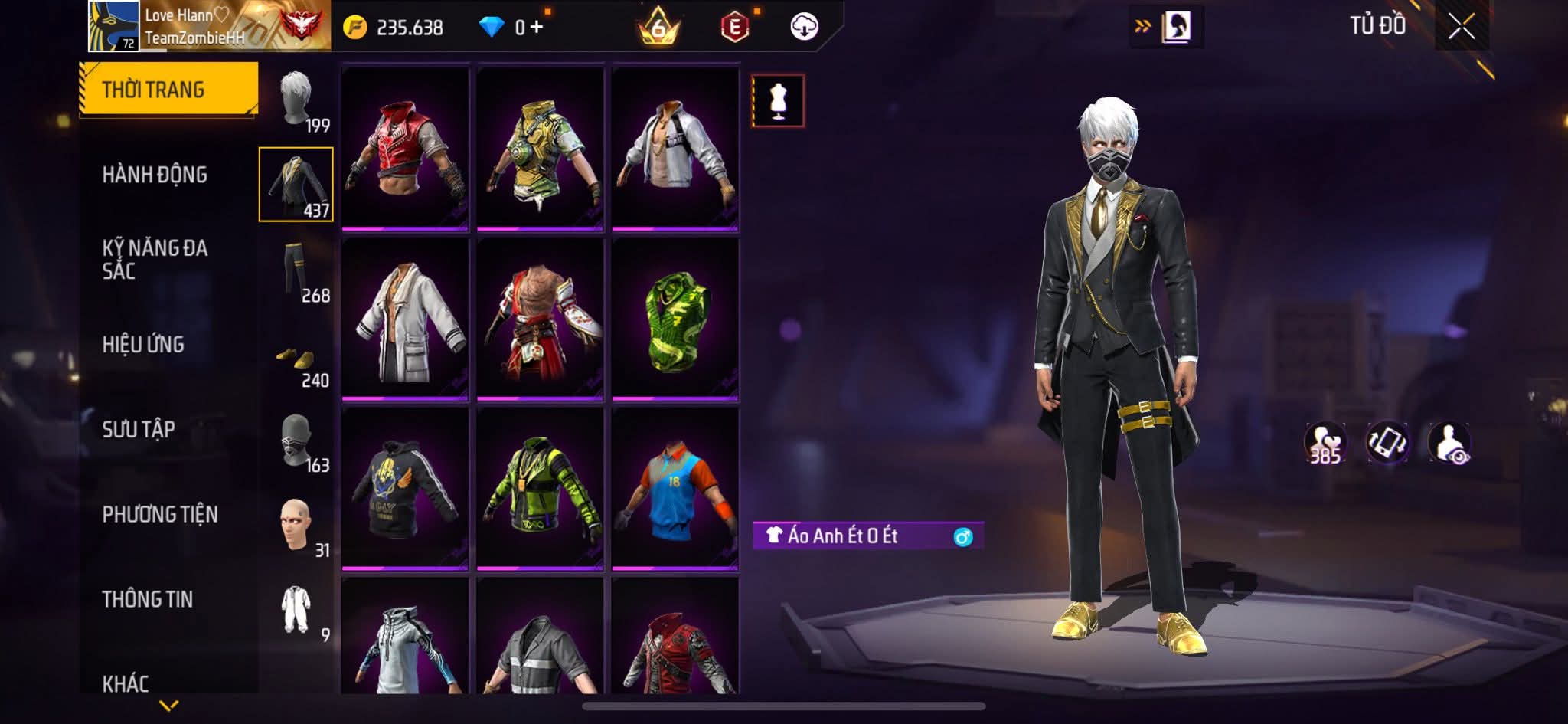Select the blue and orange number 18 jersey

tap(675, 488)
